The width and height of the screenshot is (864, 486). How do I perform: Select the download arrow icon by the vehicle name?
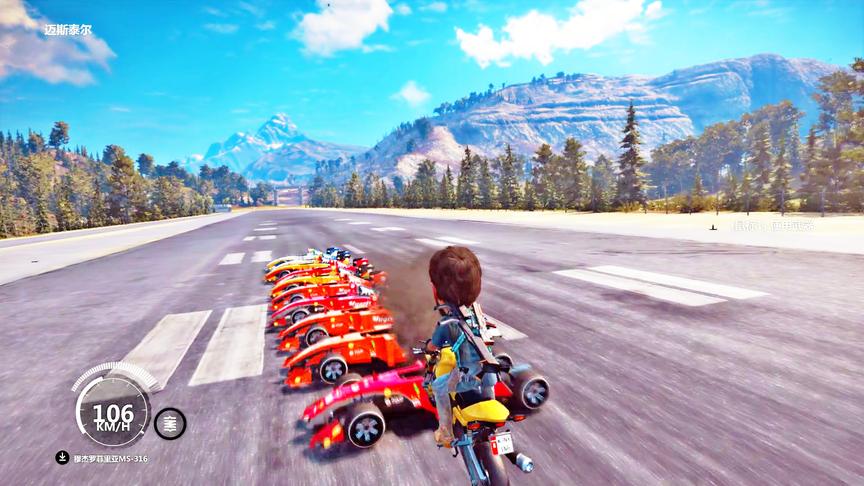62,458
